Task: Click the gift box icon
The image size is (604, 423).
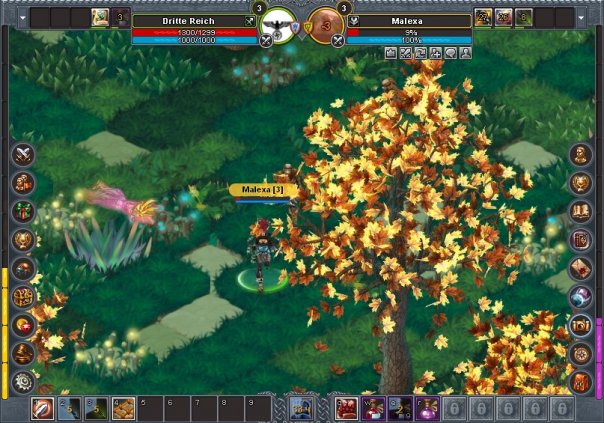Action: click(x=24, y=212)
